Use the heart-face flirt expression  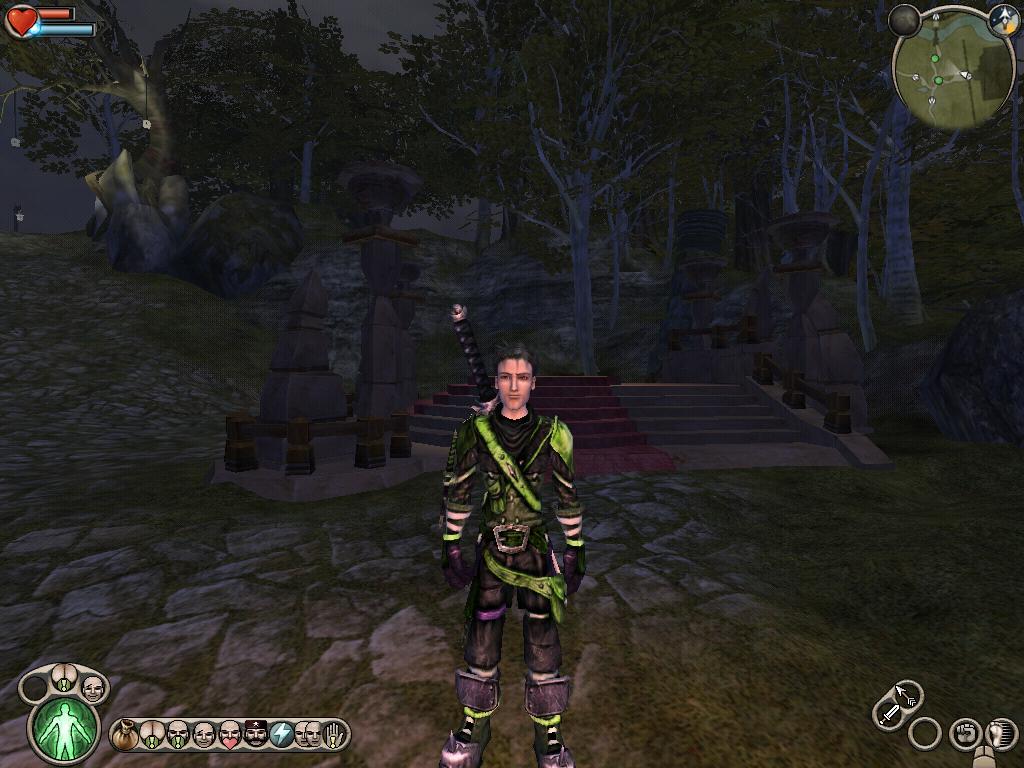tap(230, 735)
